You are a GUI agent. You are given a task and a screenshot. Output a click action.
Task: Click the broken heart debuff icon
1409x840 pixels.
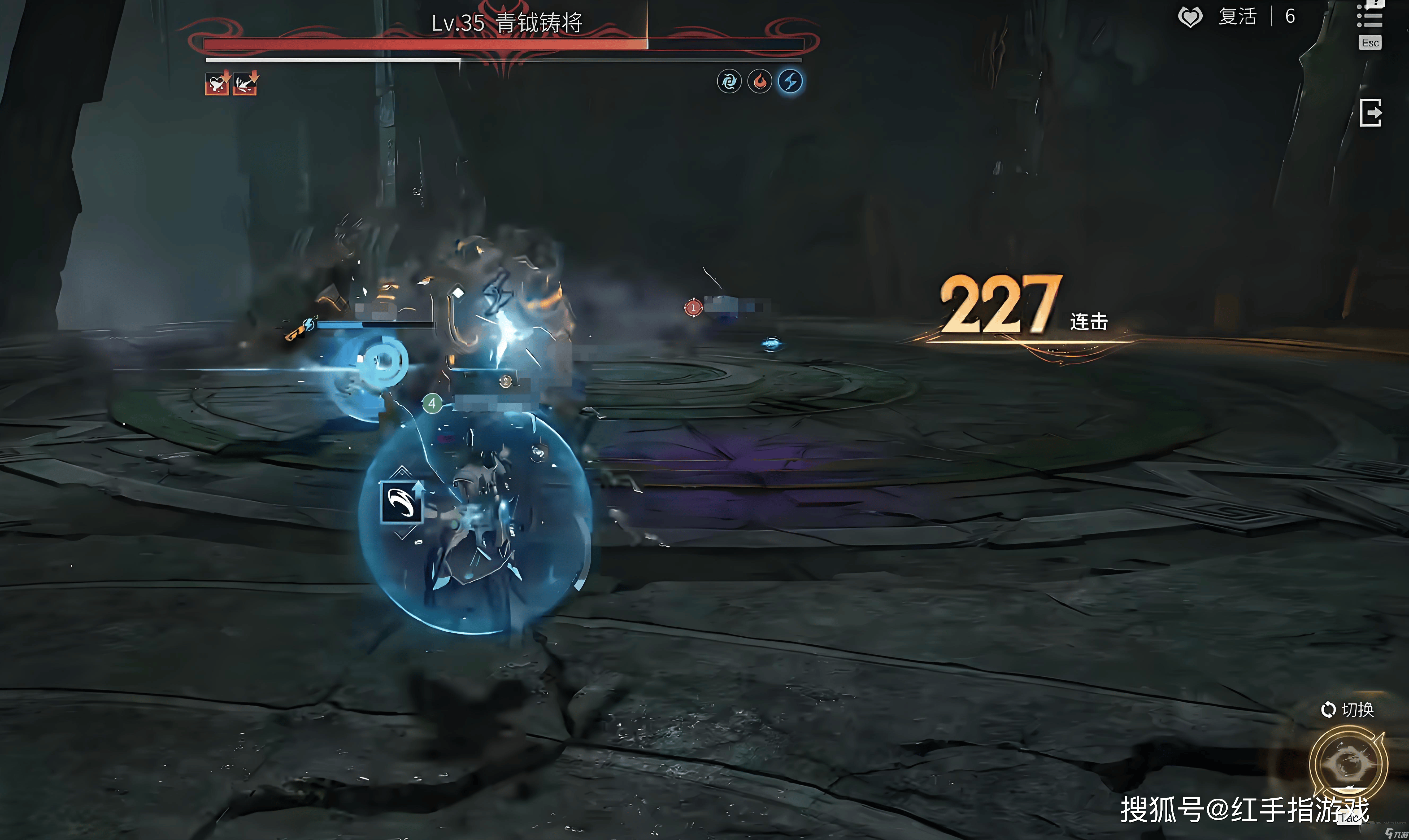(x=217, y=84)
